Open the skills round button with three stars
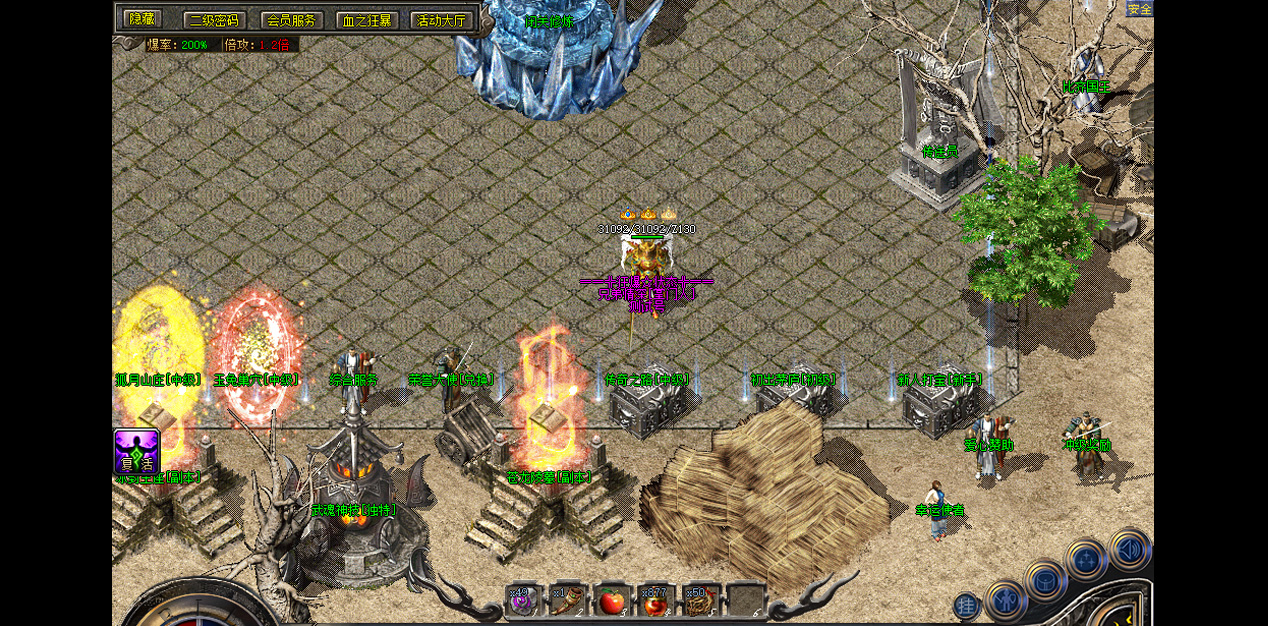Screen dimensions: 1268x626 [x=1087, y=558]
